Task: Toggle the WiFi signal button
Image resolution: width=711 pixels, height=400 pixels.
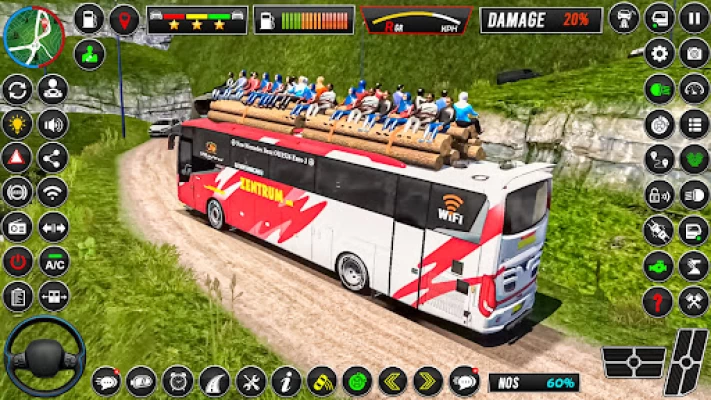Action: click(x=53, y=192)
